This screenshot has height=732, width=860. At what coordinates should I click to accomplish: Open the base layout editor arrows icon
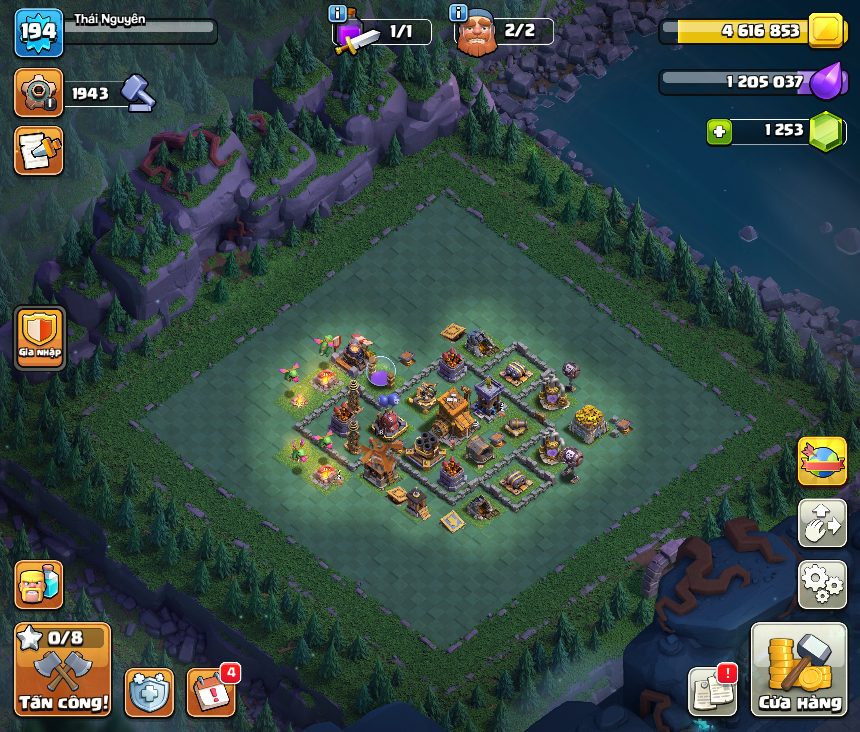(822, 523)
